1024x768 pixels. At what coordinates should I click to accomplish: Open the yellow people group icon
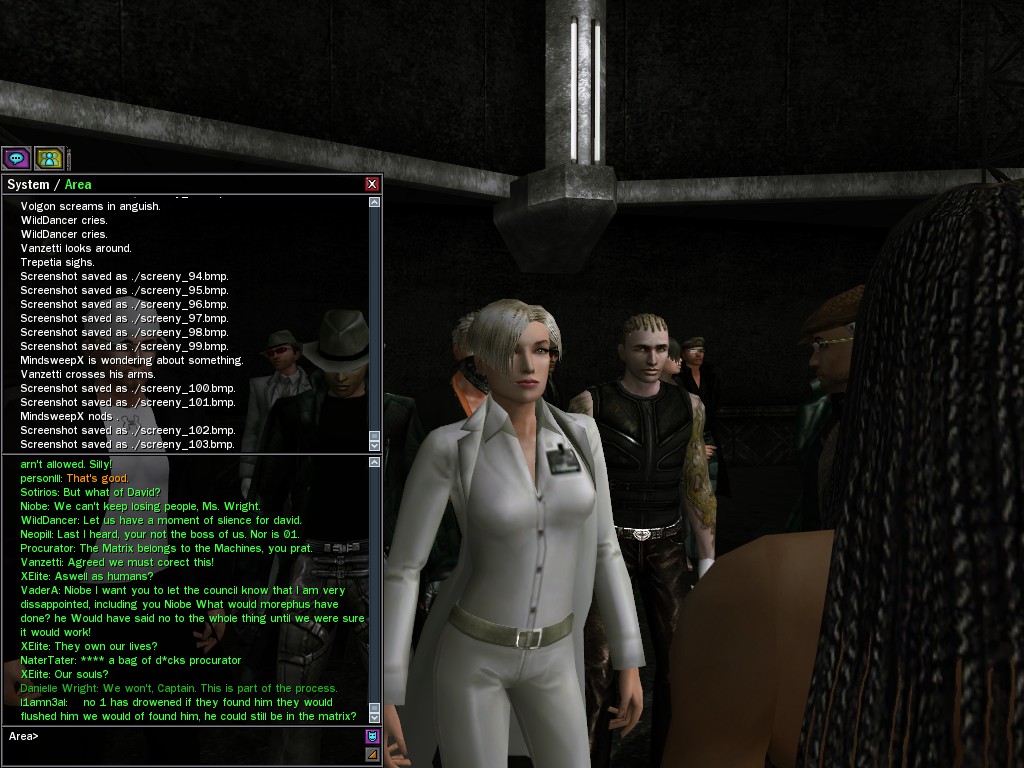coord(49,158)
